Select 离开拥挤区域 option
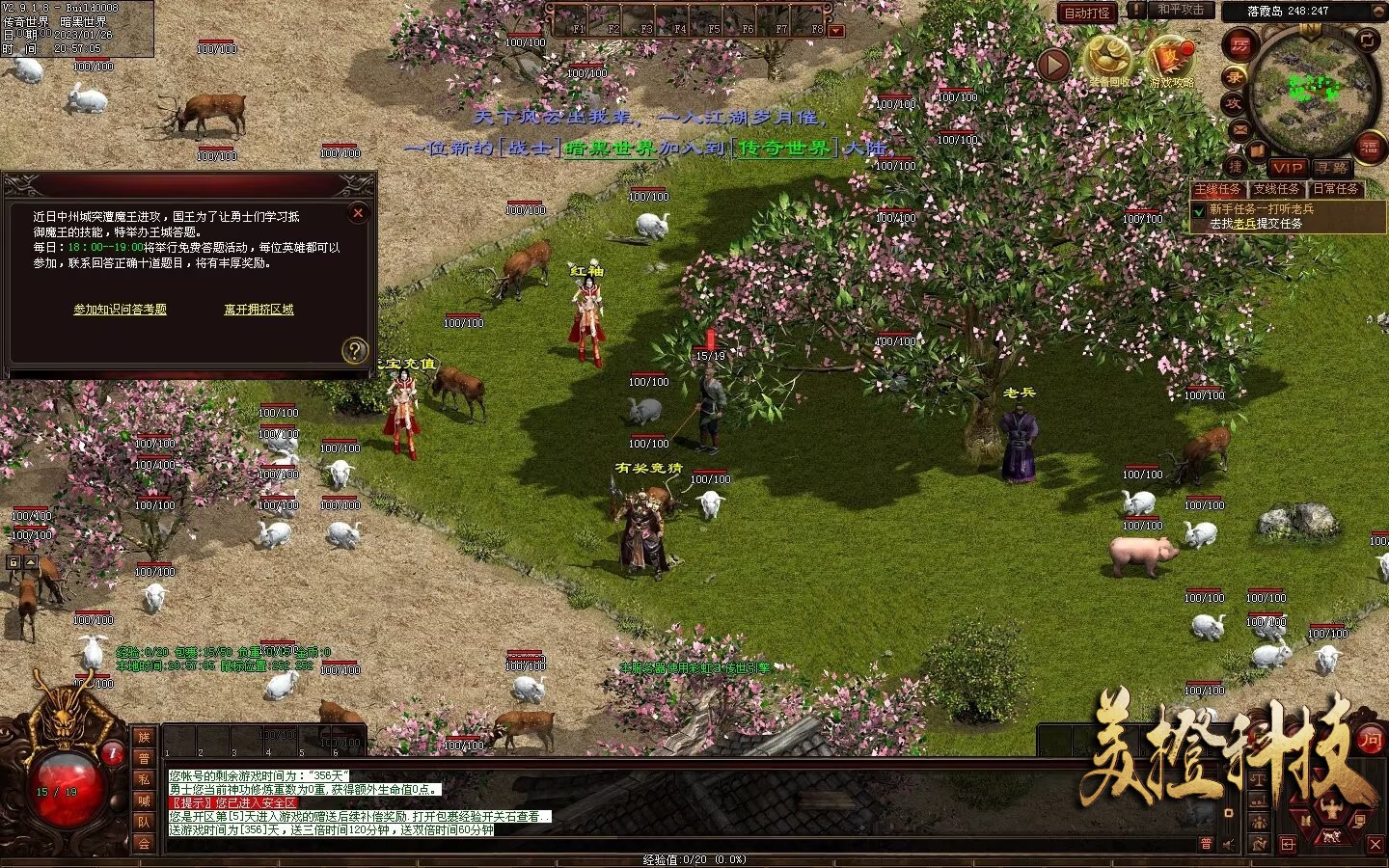Screen dimensions: 1389x868 (259, 310)
